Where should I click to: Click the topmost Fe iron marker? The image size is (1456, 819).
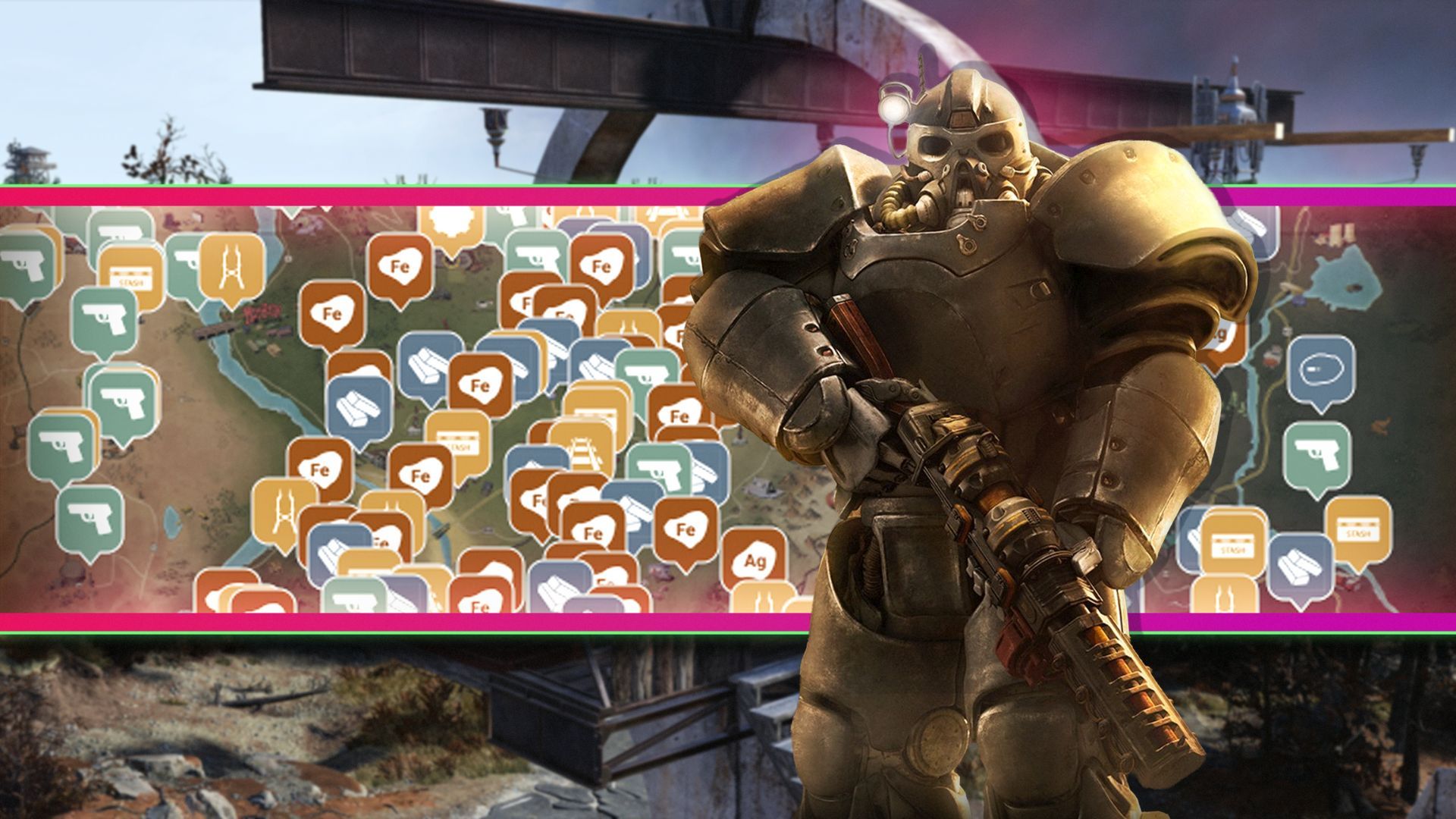pyautogui.click(x=399, y=265)
